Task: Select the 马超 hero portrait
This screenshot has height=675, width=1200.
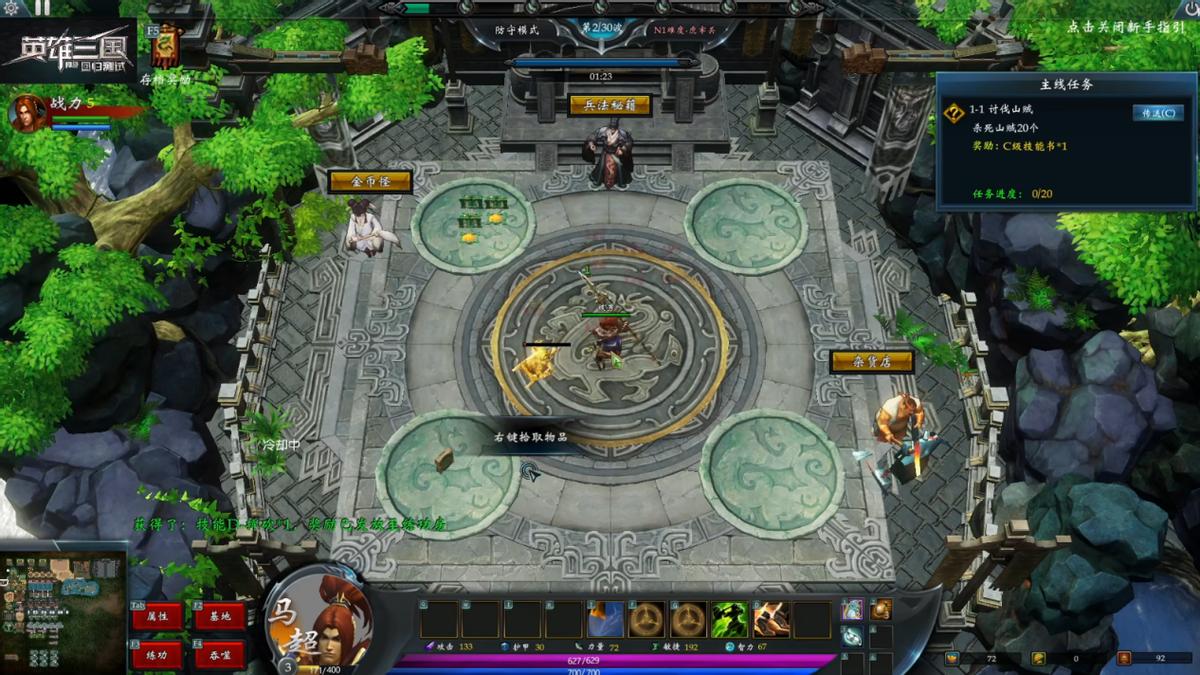Action: 318,620
